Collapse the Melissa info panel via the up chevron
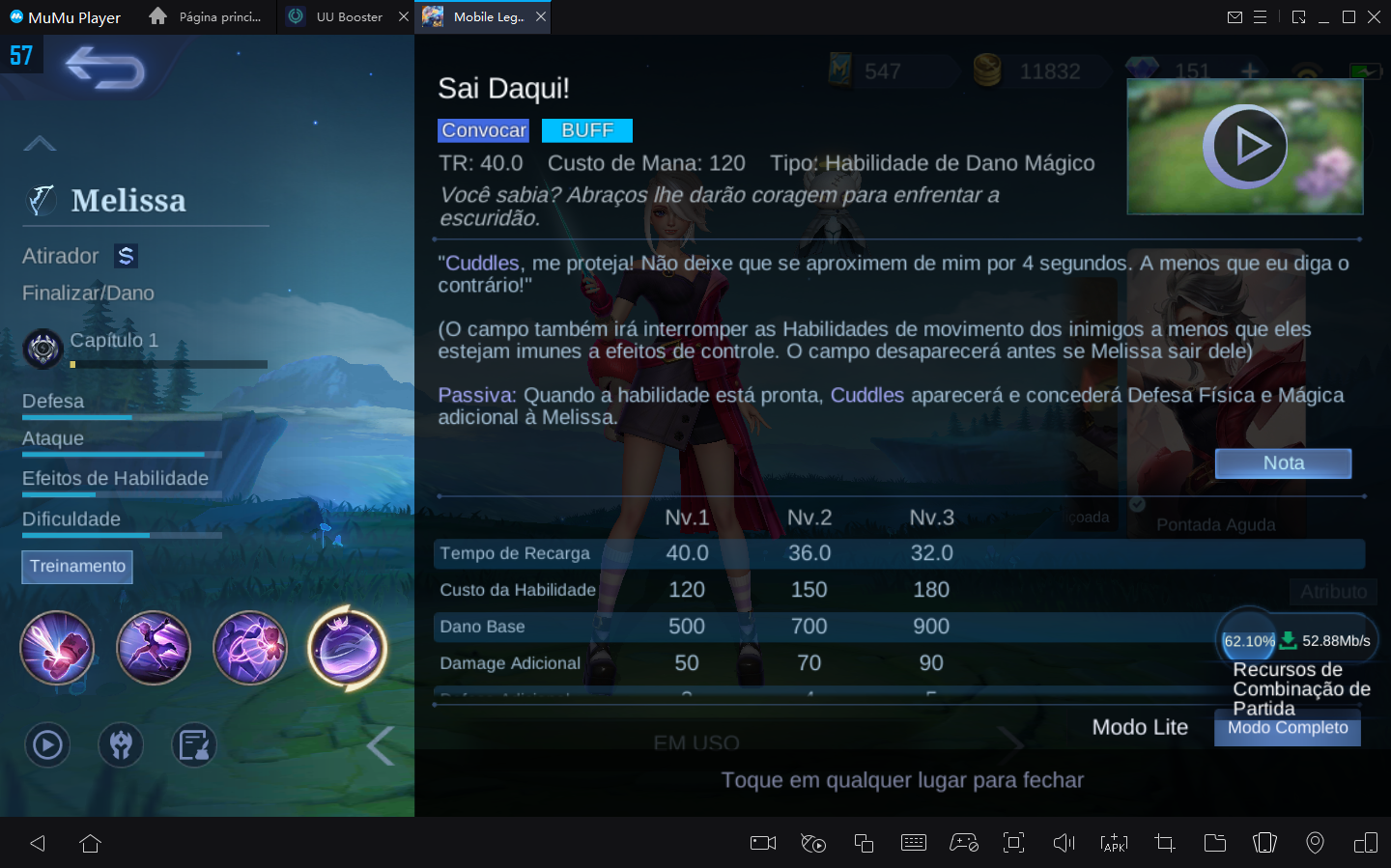Viewport: 1391px width, 868px height. 40,142
